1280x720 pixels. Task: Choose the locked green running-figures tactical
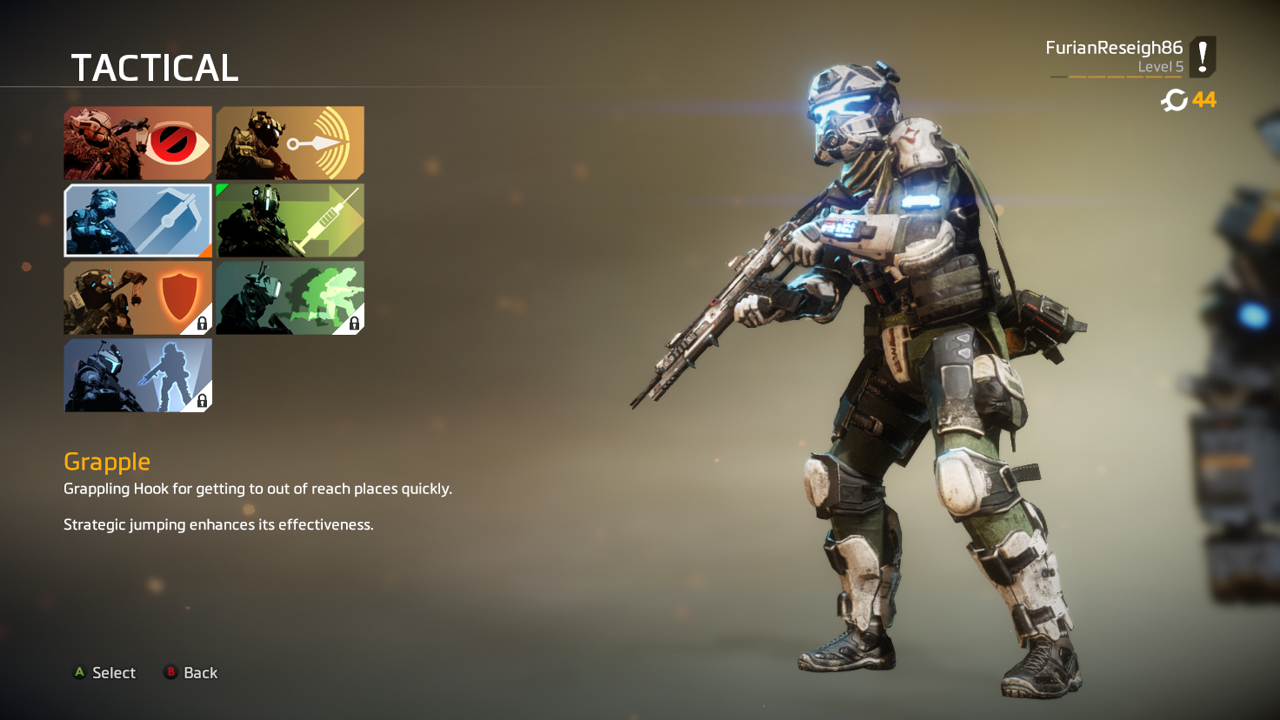(x=290, y=298)
